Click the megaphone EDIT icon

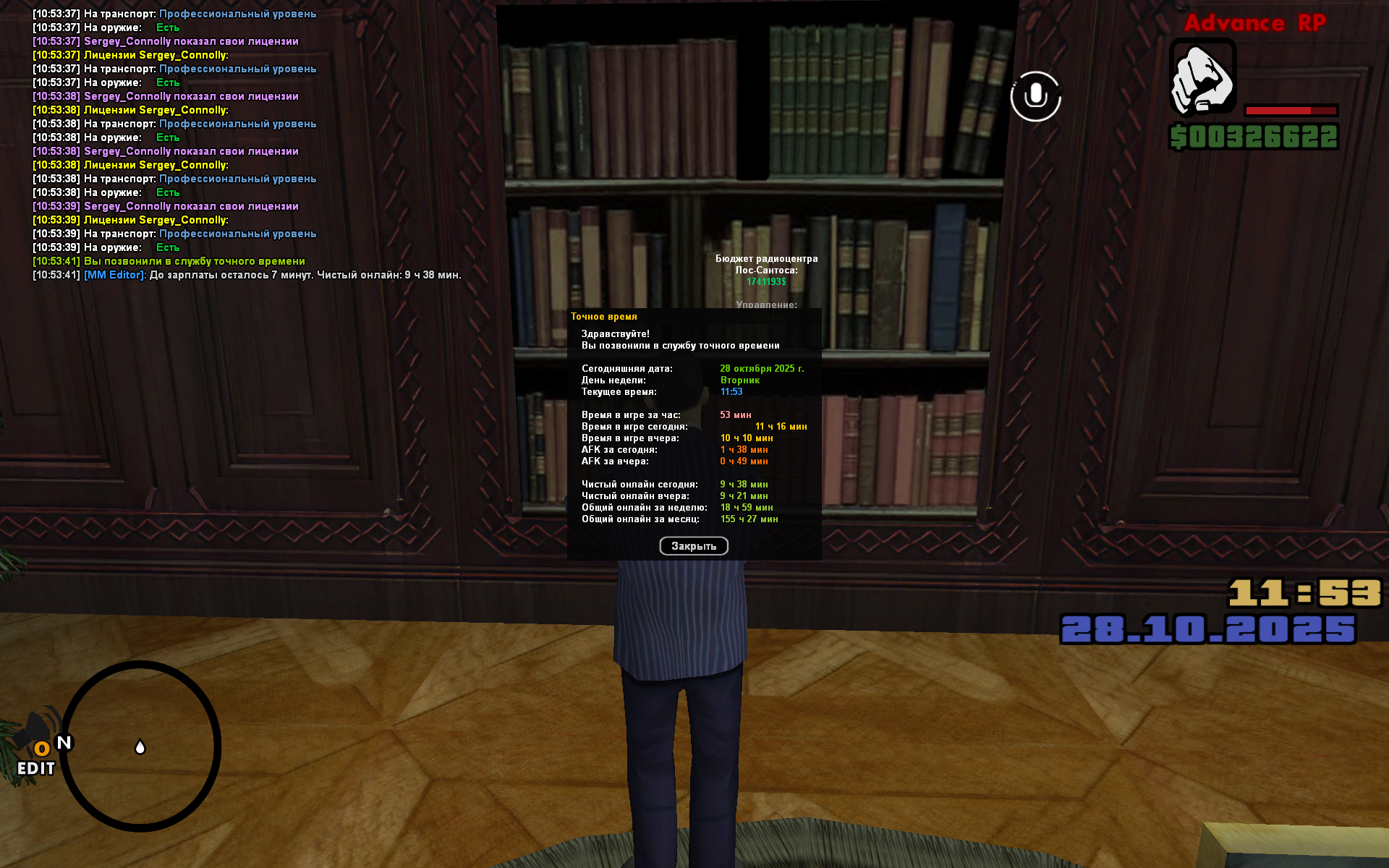pos(38,745)
